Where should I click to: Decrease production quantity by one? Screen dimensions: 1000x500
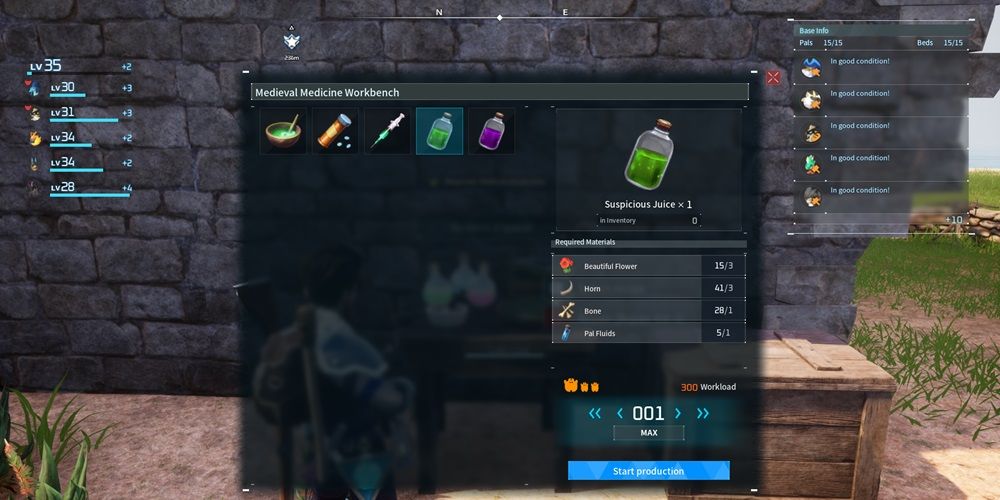tap(619, 413)
